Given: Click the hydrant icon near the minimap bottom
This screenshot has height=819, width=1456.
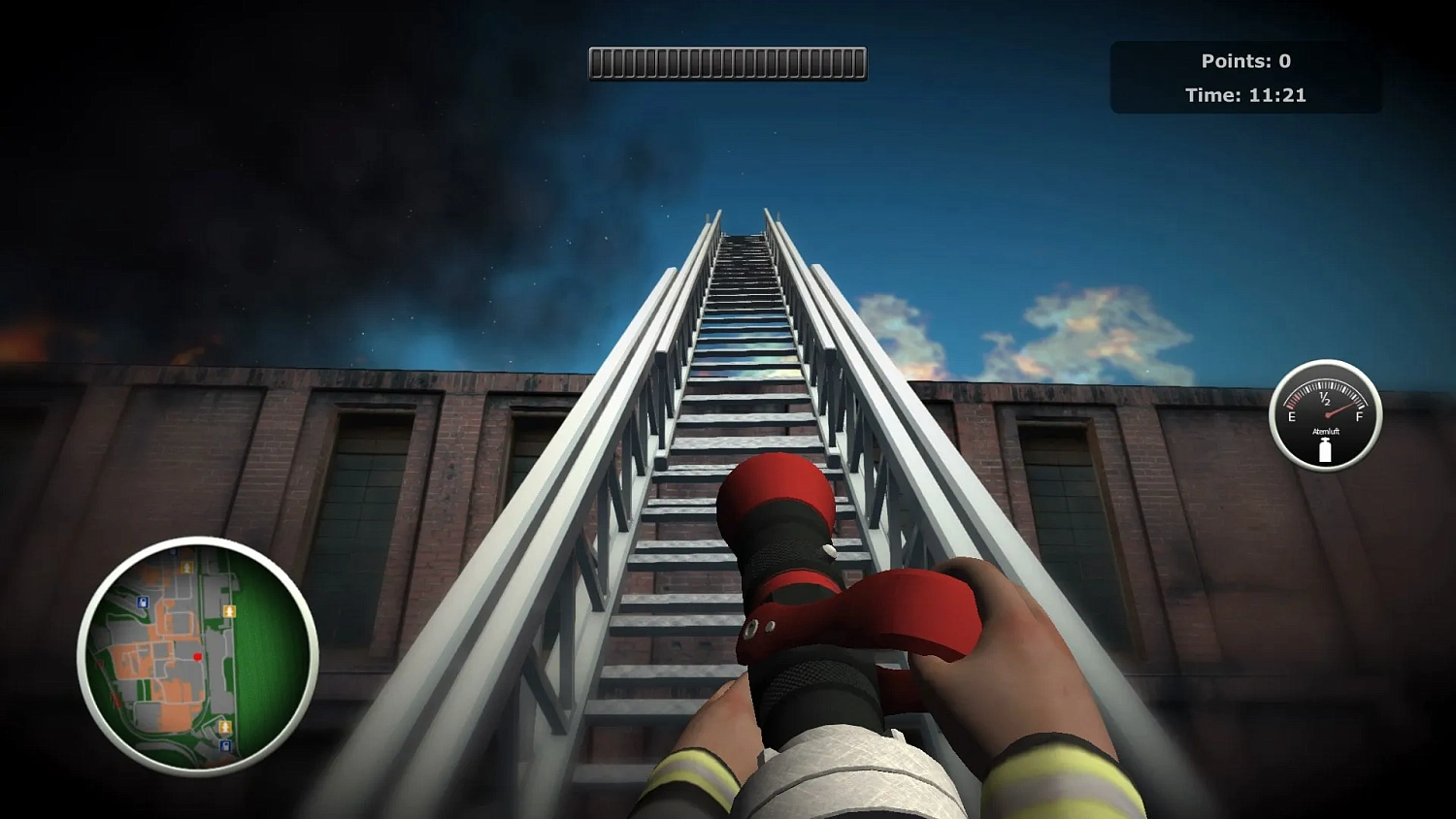Looking at the screenshot, I should pos(225,726).
